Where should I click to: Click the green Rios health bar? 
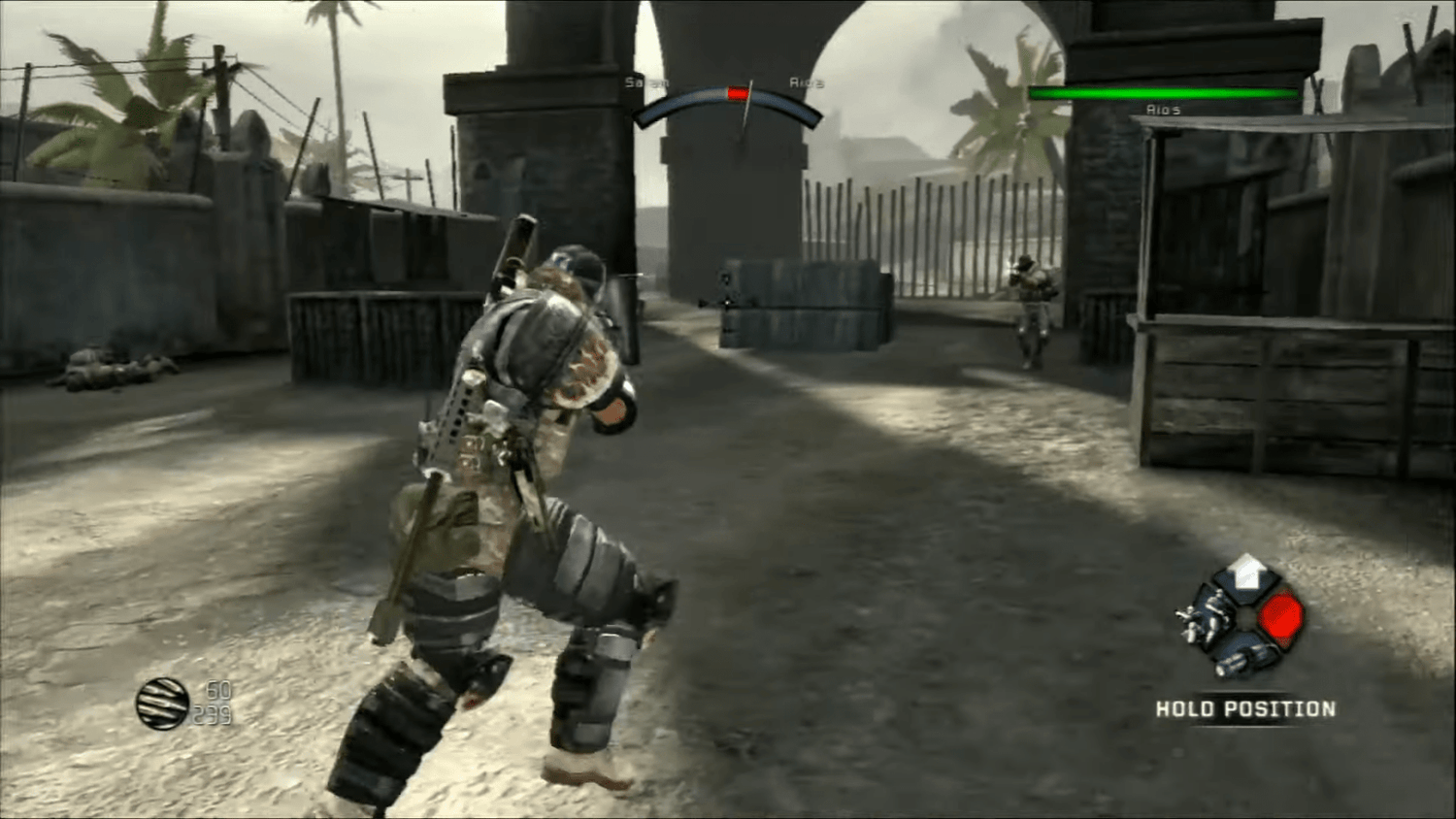click(1162, 92)
